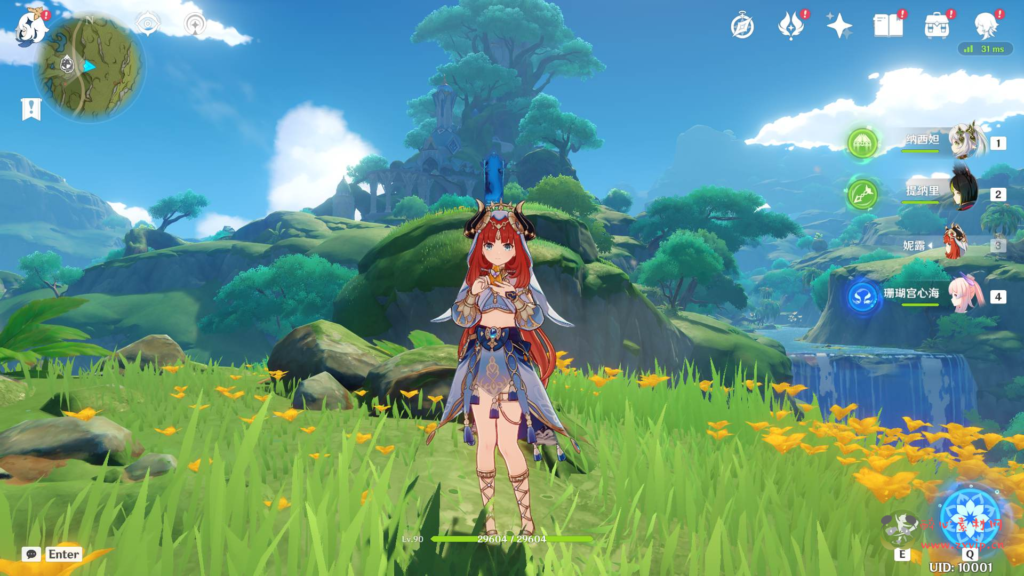
Task: Open the winged Events icon
Action: coord(791,26)
